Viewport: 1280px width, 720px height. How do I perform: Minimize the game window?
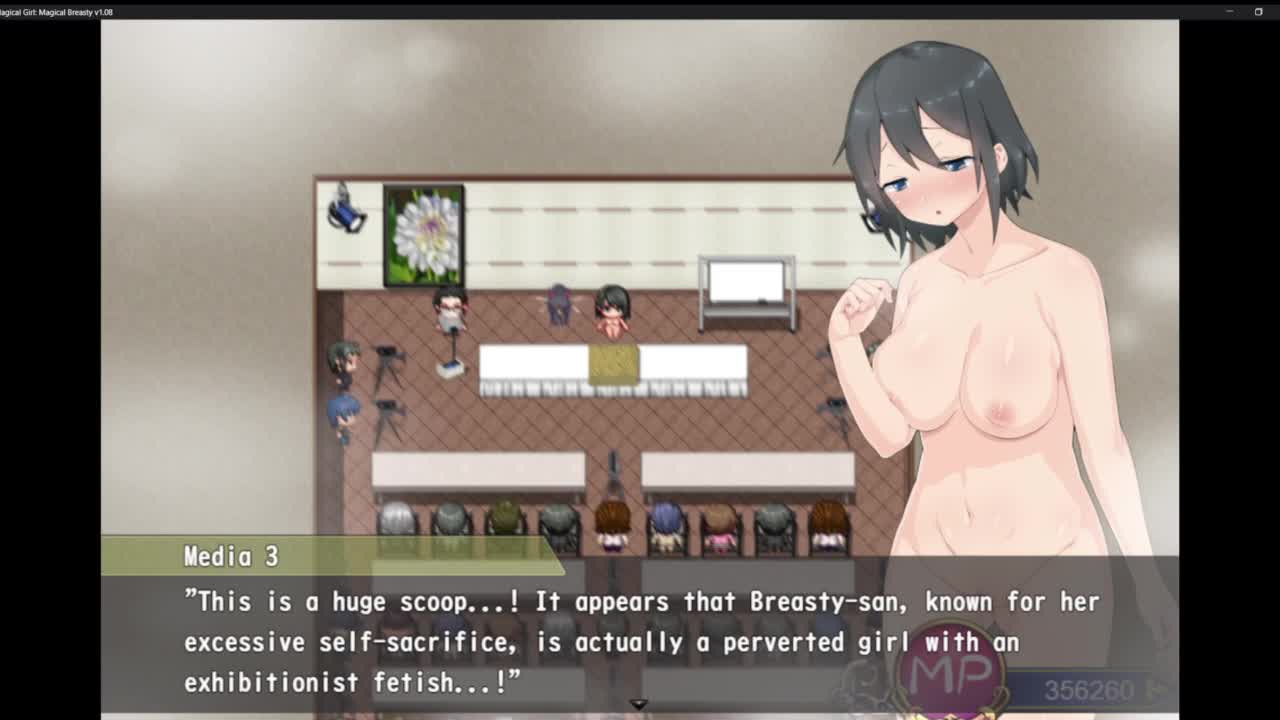[x=1230, y=12]
